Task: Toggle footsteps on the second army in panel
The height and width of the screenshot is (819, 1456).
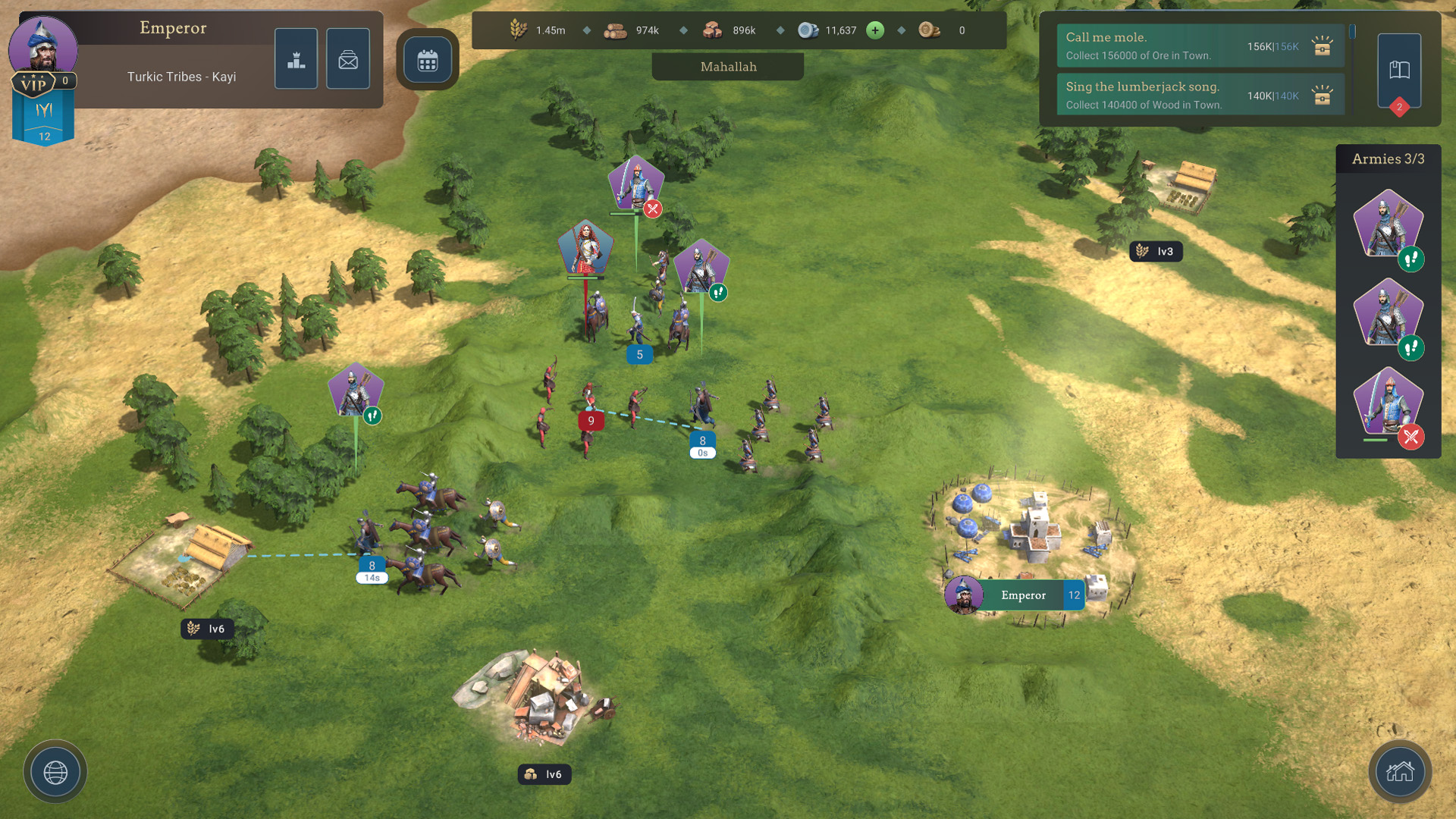Action: [1410, 348]
